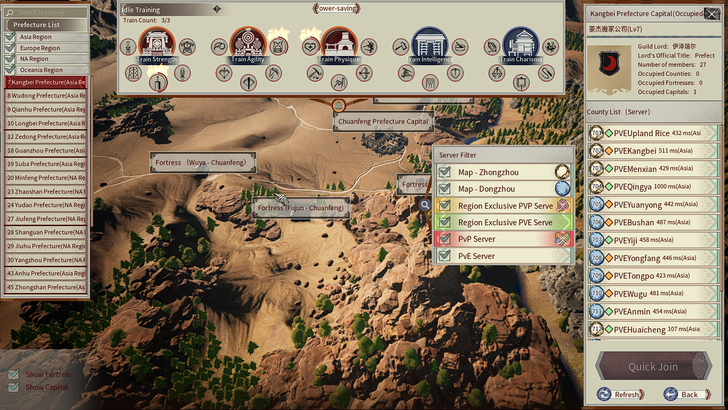This screenshot has height=410, width=728.
Task: Start Train Strength idle training
Action: point(157,45)
